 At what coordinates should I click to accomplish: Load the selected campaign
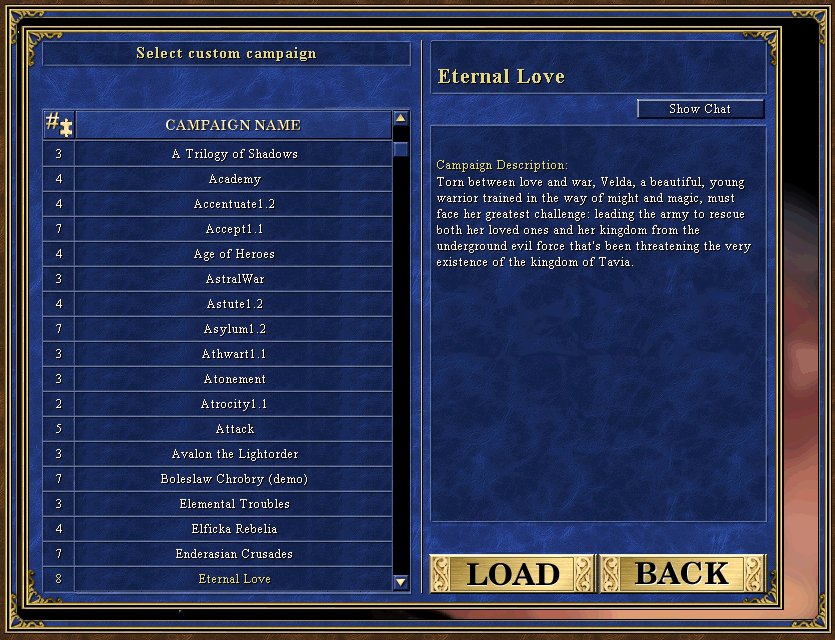click(x=512, y=574)
